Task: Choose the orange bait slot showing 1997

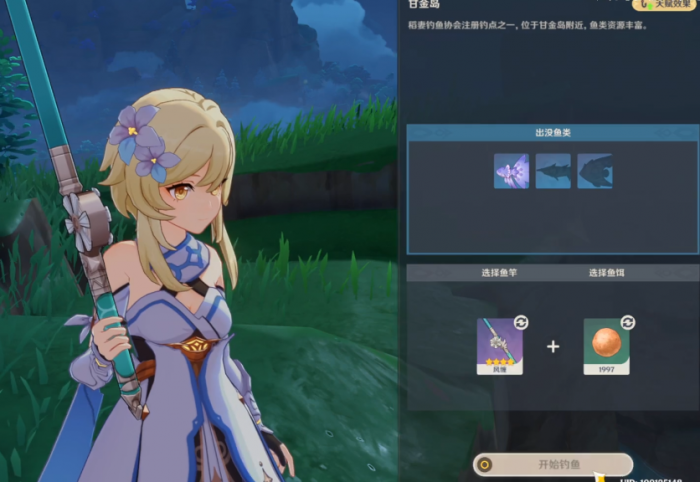Action: [606, 345]
